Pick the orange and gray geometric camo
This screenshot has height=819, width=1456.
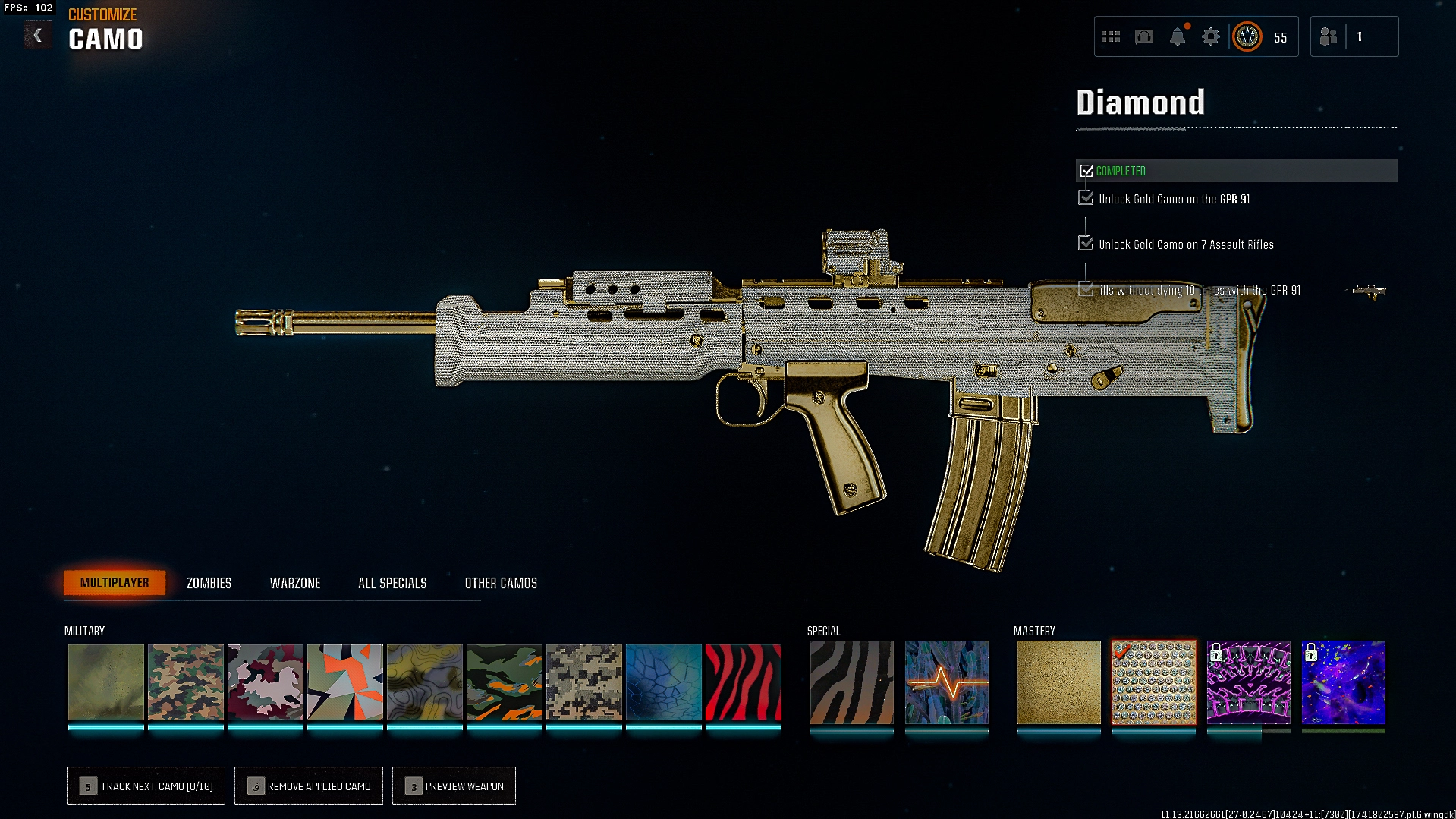coord(345,682)
